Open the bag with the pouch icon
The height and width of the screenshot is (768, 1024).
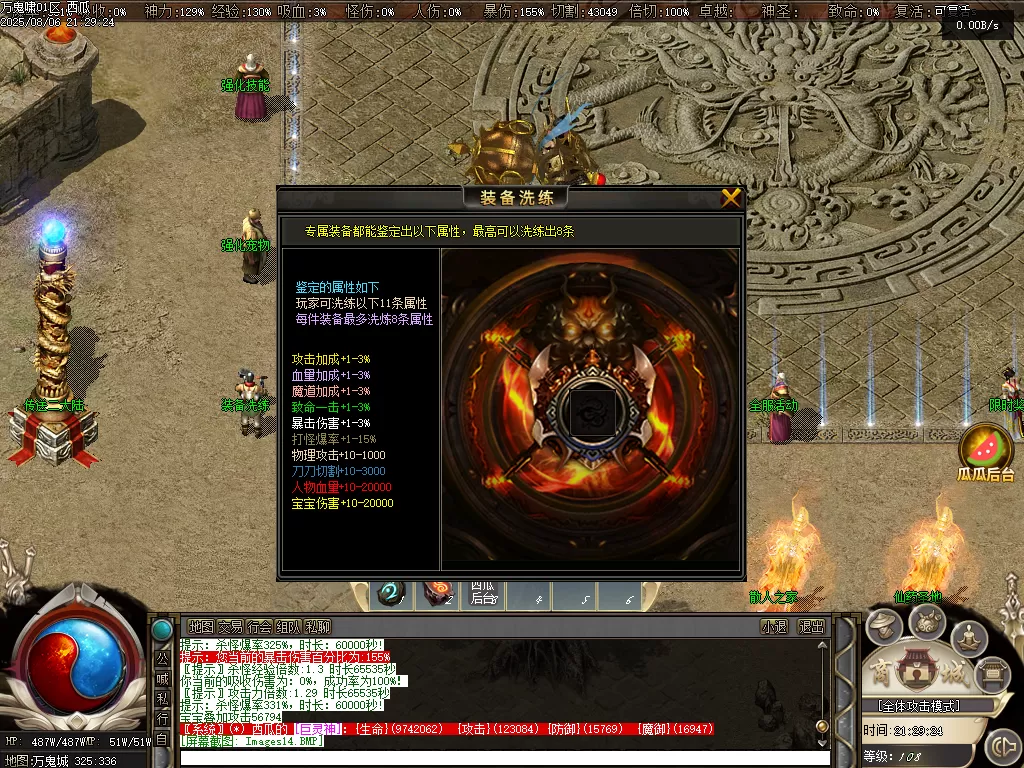[927, 621]
